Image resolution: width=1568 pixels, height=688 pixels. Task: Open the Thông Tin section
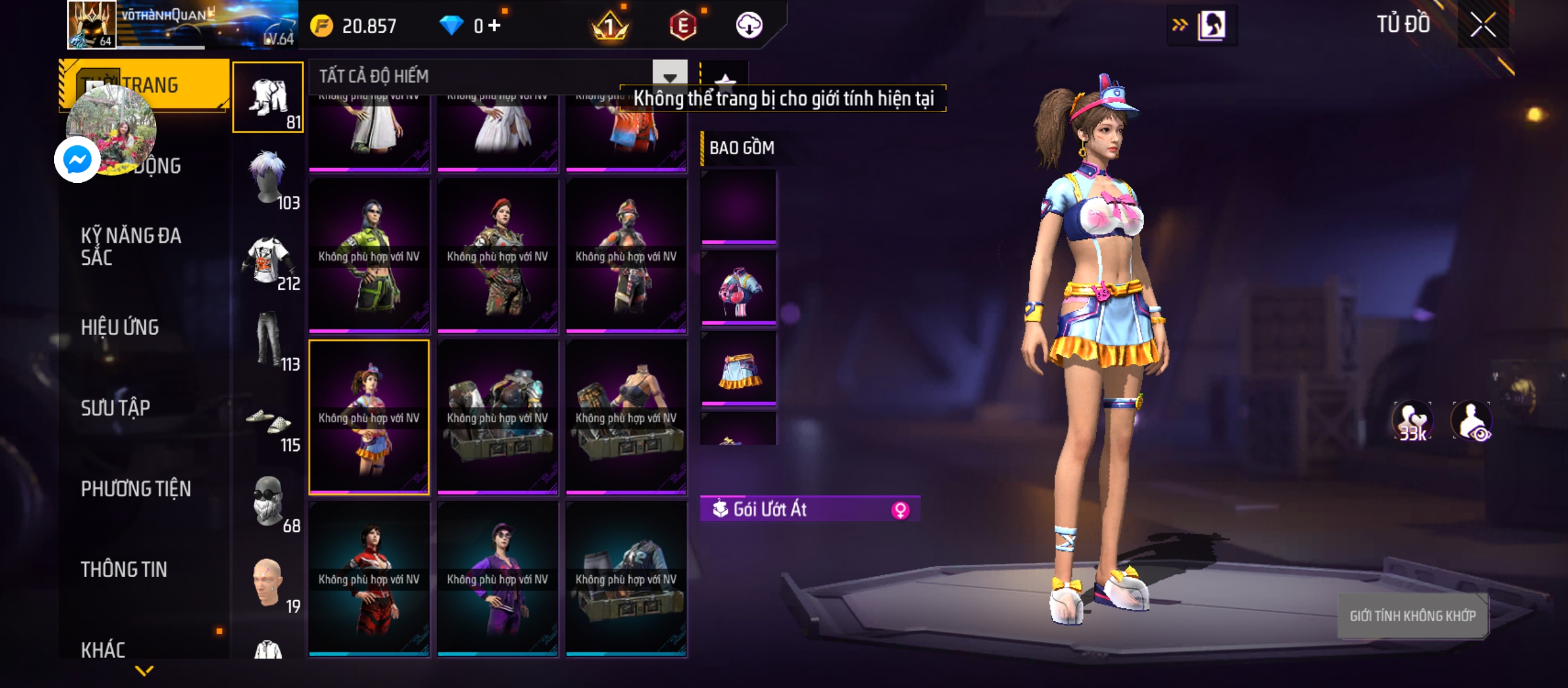tap(124, 570)
